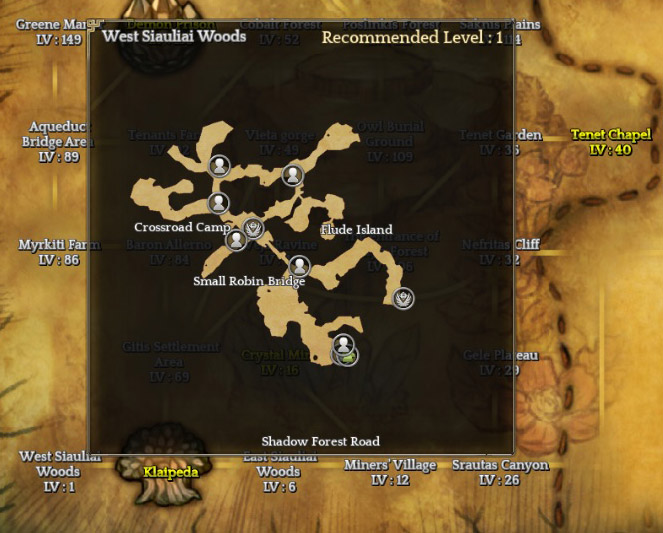Open the Miners' Village zone
Screen dimensions: 663x533
[390, 473]
